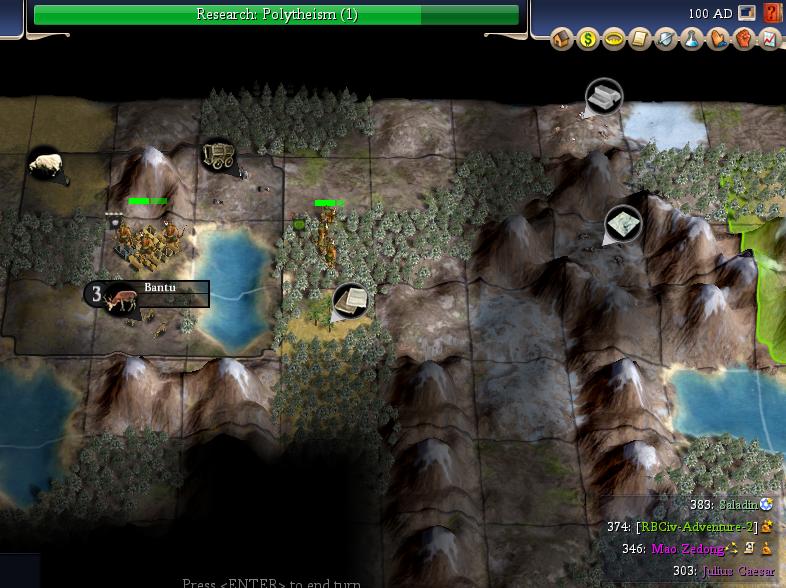Open the Civilopedia question mark book
786x588 pixels.
tap(772, 13)
